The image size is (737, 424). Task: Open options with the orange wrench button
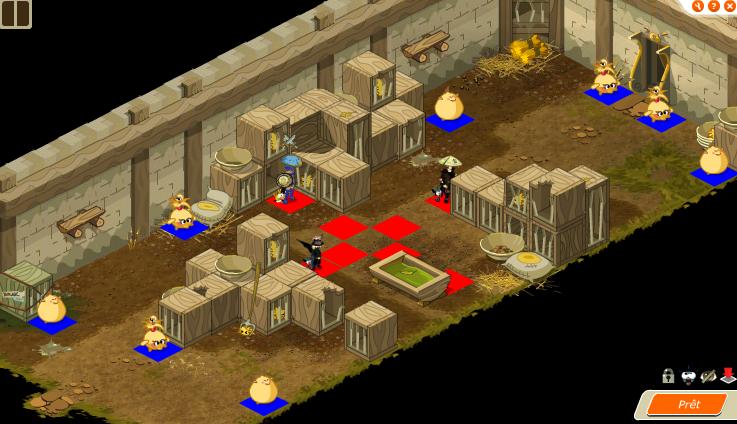[698, 6]
